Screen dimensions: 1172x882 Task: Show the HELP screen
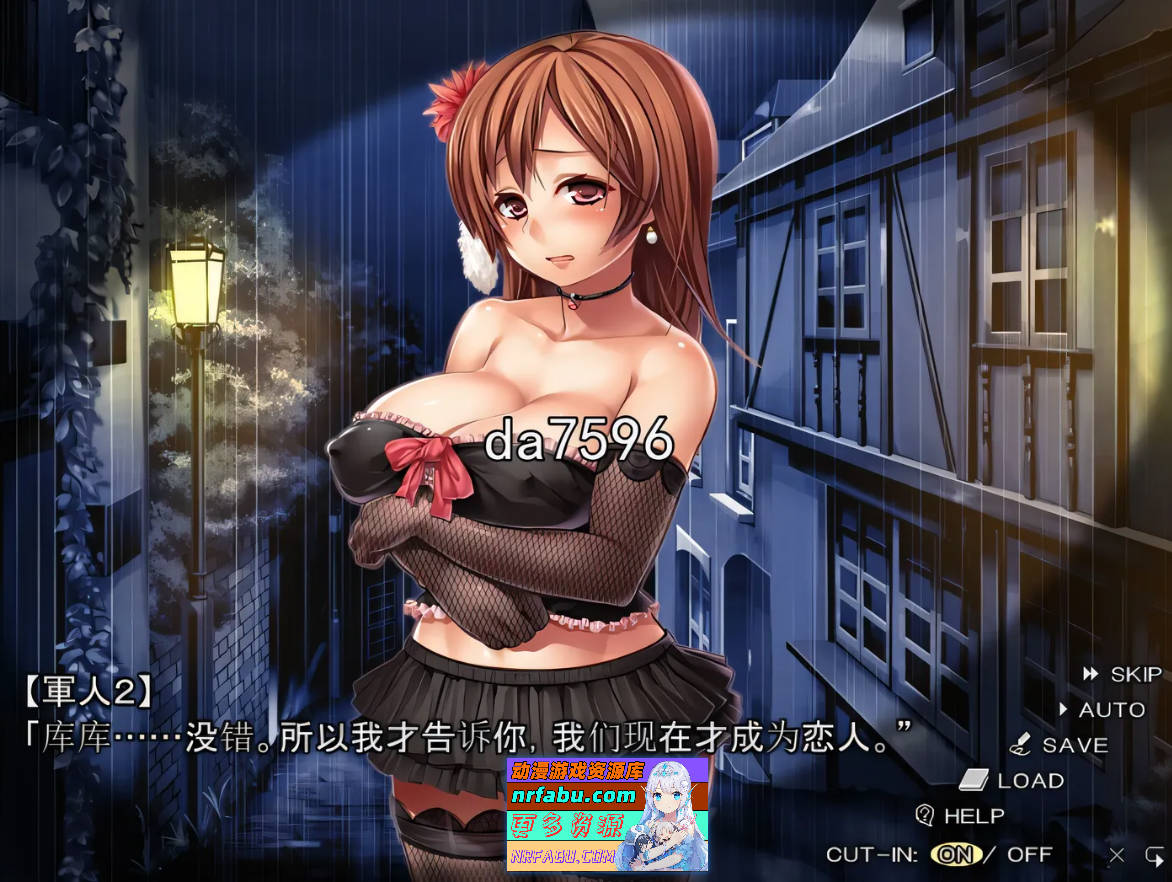point(960,816)
